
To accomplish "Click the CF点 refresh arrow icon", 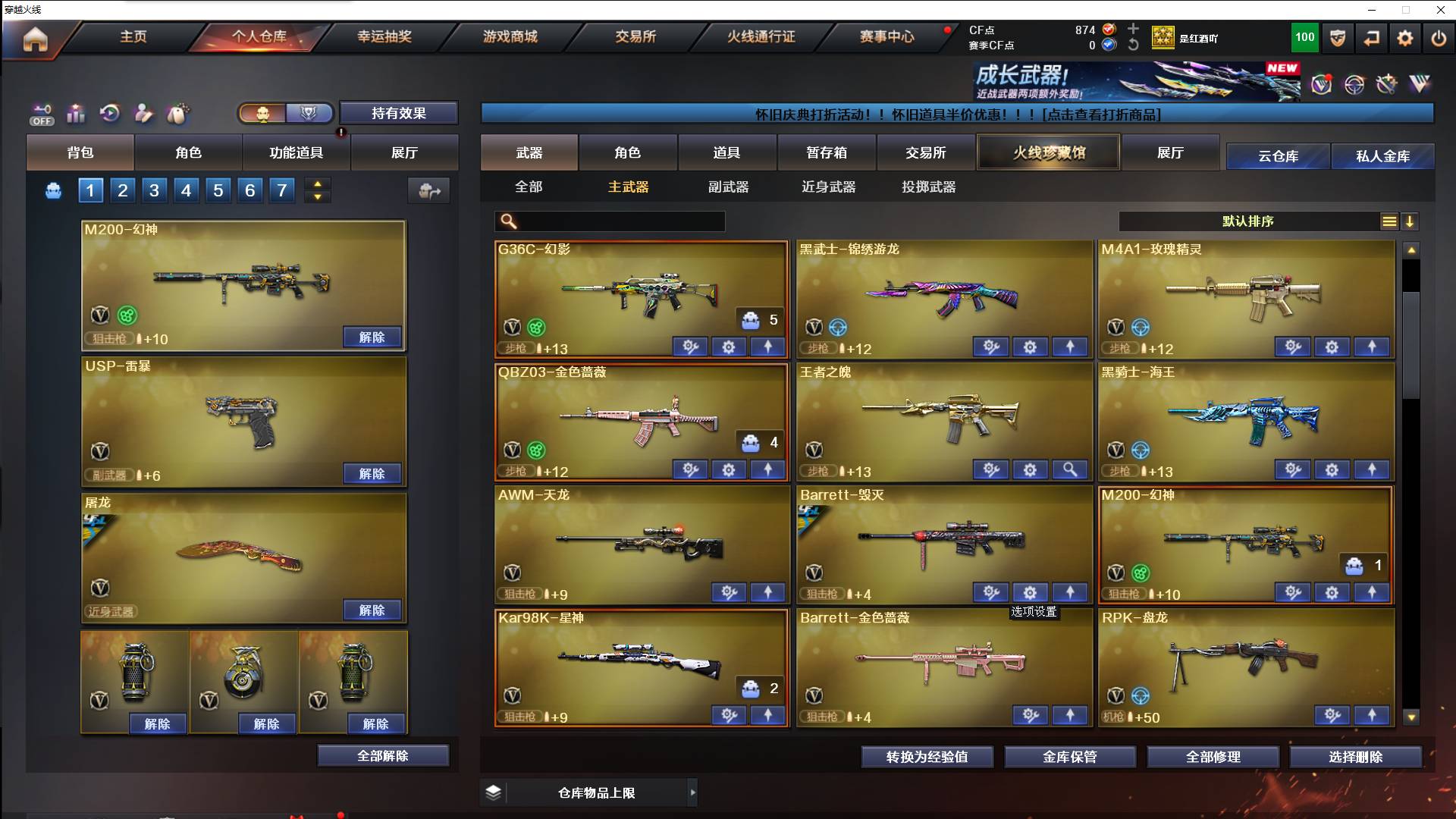I will [x=1134, y=45].
